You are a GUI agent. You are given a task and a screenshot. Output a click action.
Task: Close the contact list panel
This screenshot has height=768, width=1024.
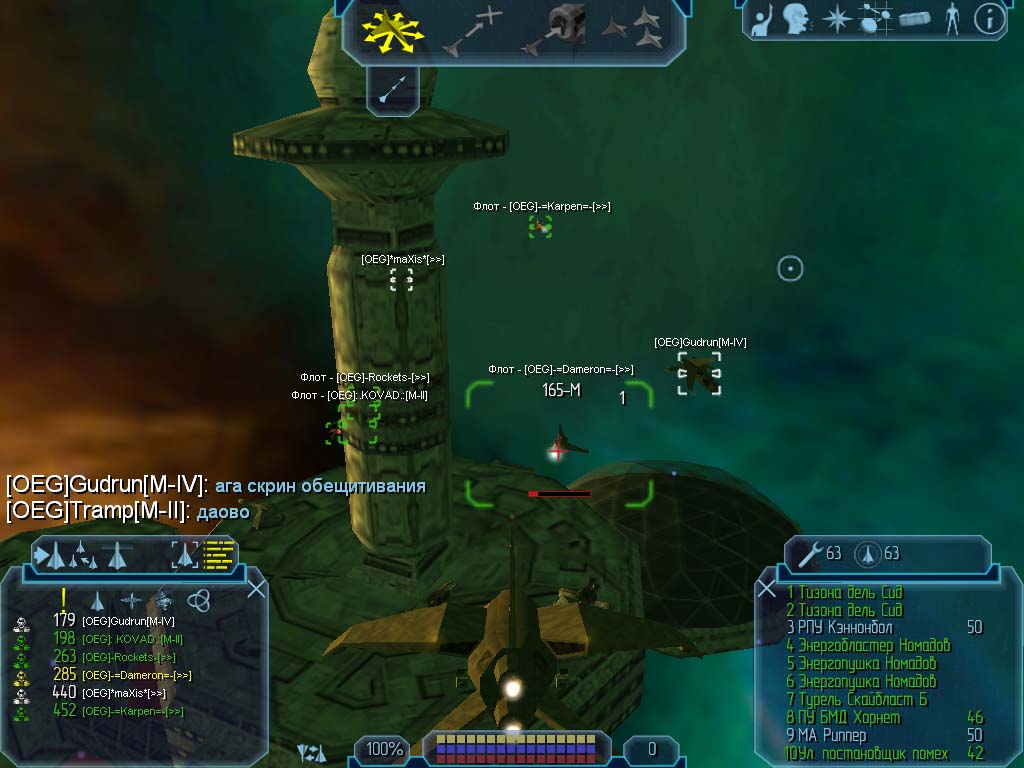pos(256,588)
